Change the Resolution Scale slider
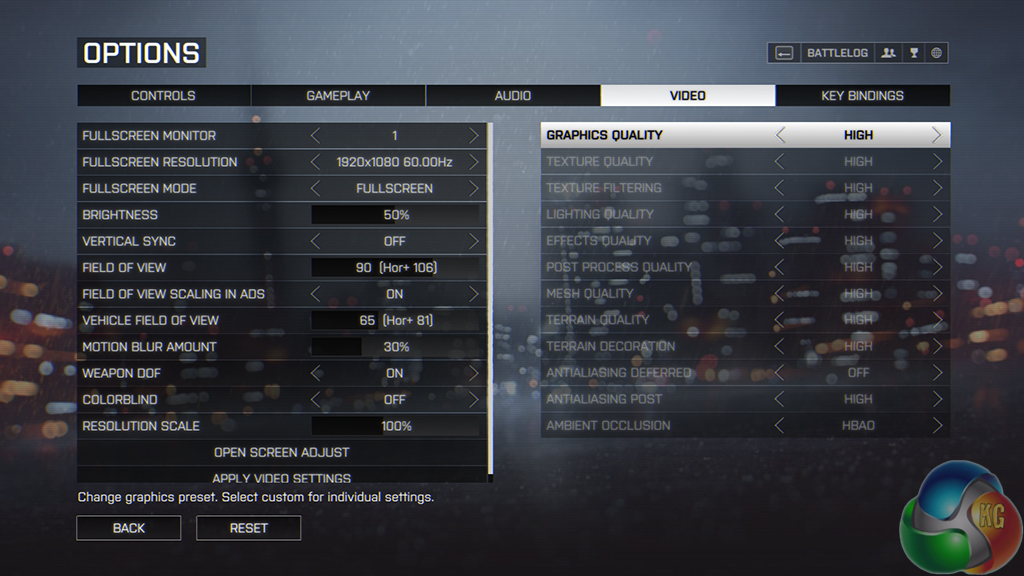The width and height of the screenshot is (1024, 576). click(x=397, y=426)
